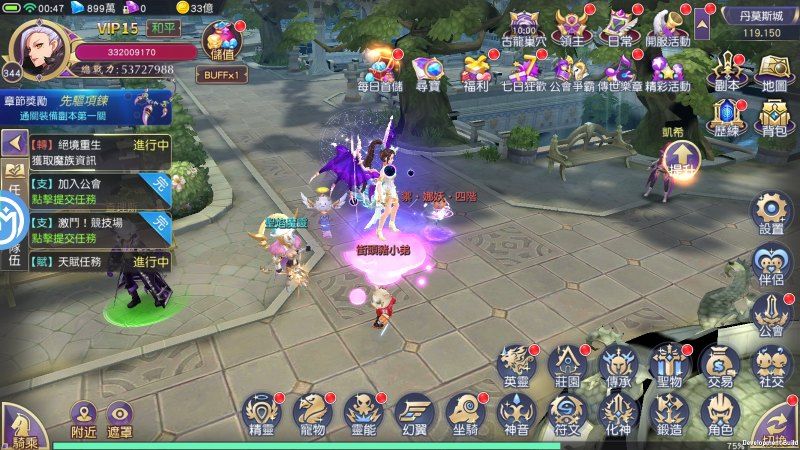The image size is (800, 450).
Task: Open the 背包 backpack inventory
Action: [x=773, y=120]
